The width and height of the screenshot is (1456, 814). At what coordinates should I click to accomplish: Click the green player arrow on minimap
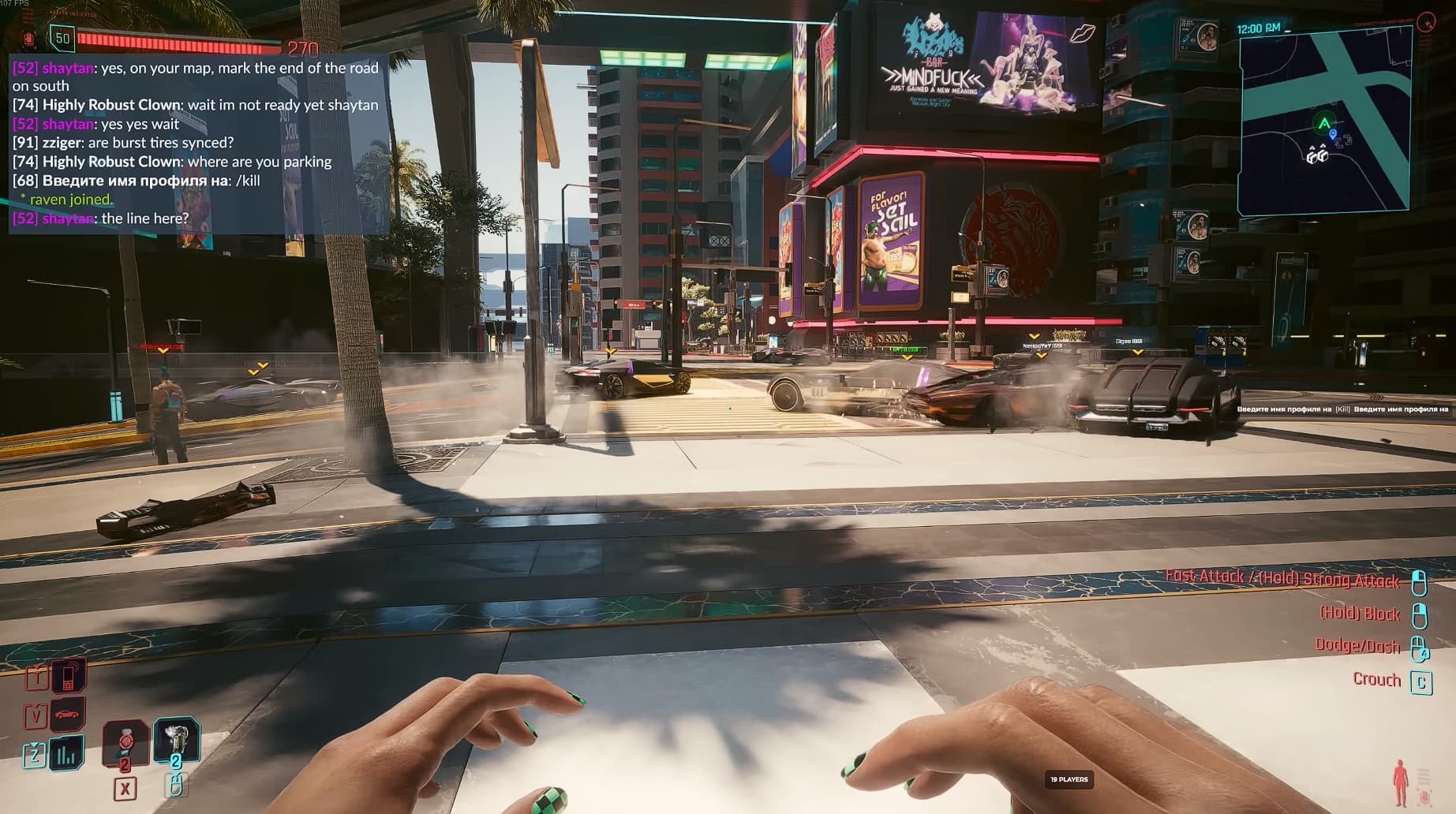coord(1323,123)
